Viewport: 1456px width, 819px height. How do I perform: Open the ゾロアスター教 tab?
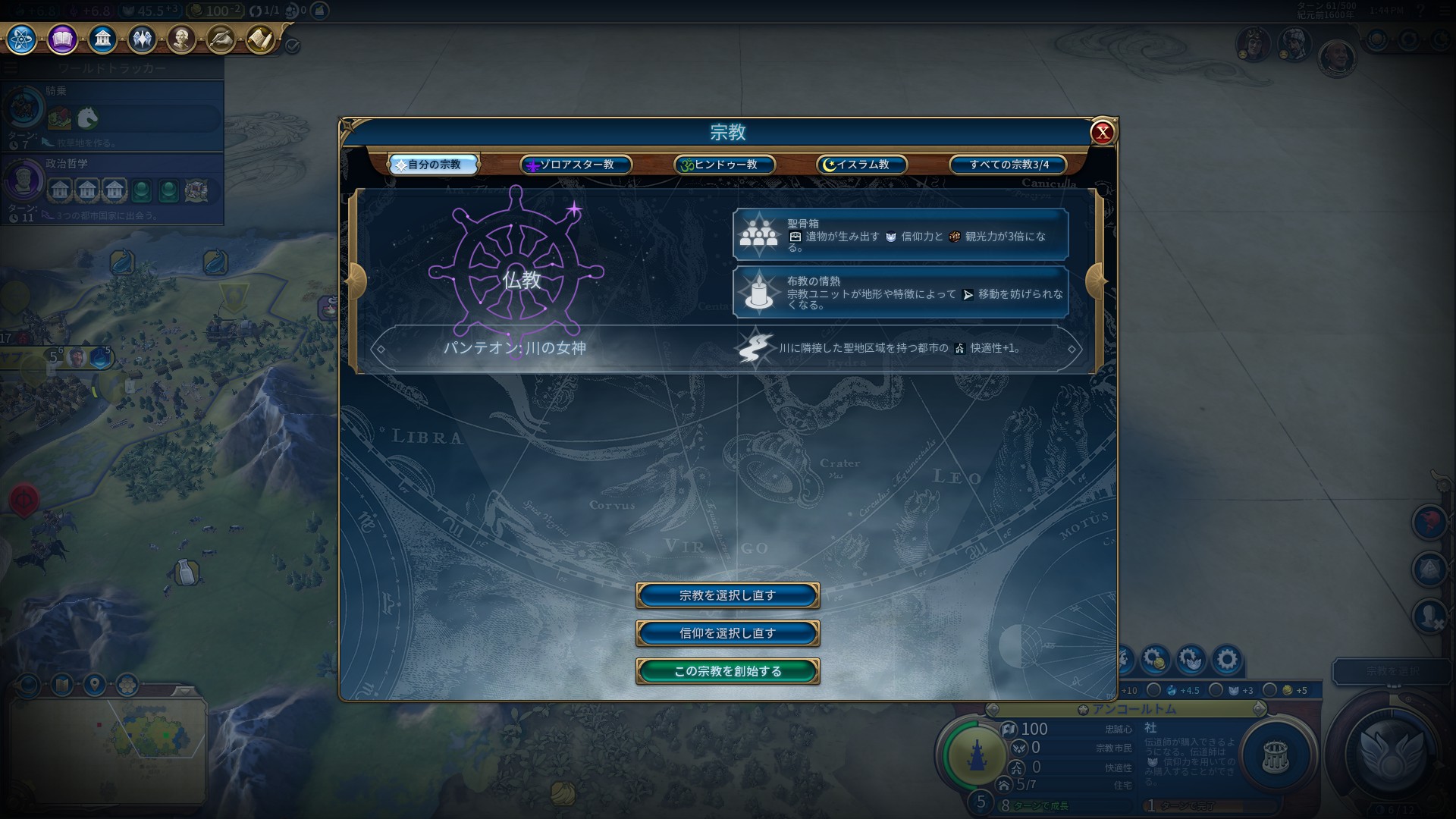click(x=576, y=165)
